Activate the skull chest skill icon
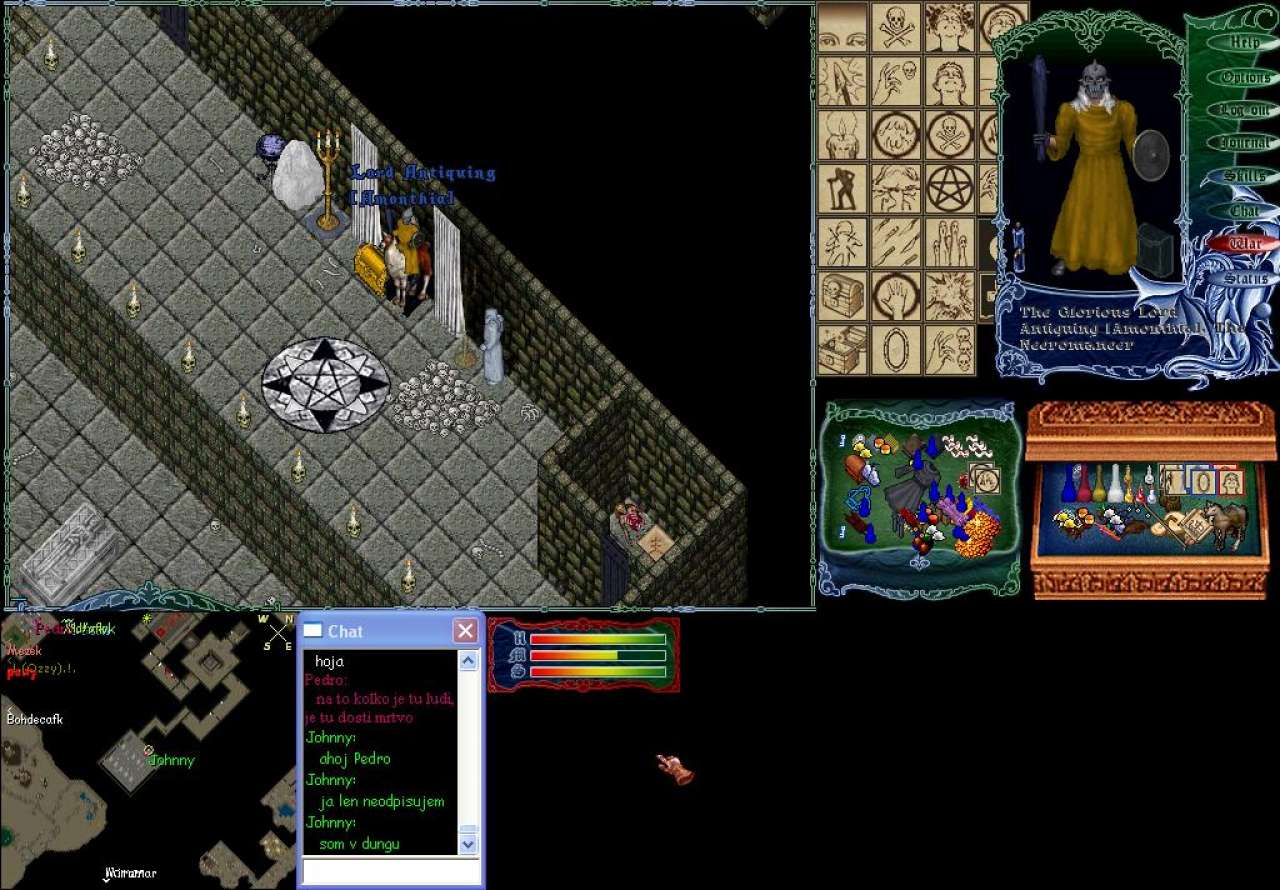This screenshot has height=890, width=1280. coord(843,296)
